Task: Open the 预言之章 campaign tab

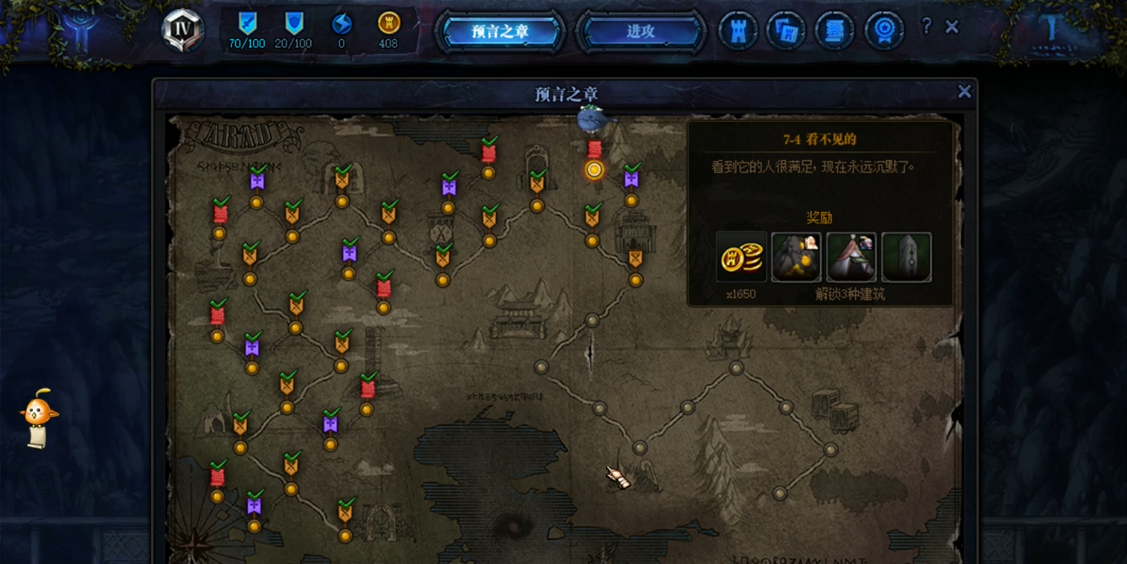Action: coord(500,31)
